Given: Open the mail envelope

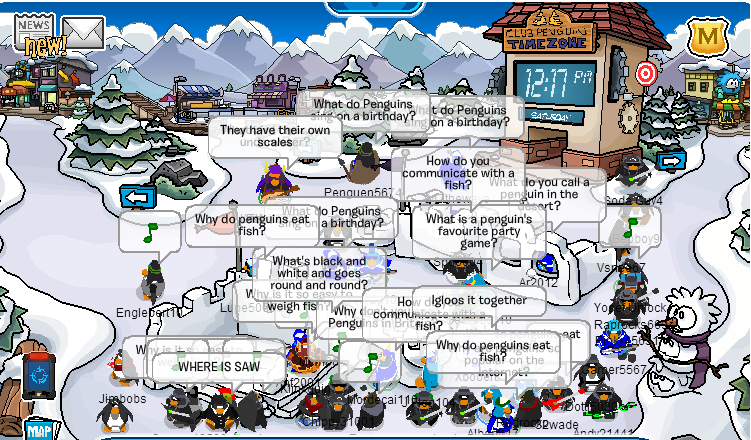Looking at the screenshot, I should pyautogui.click(x=83, y=33).
